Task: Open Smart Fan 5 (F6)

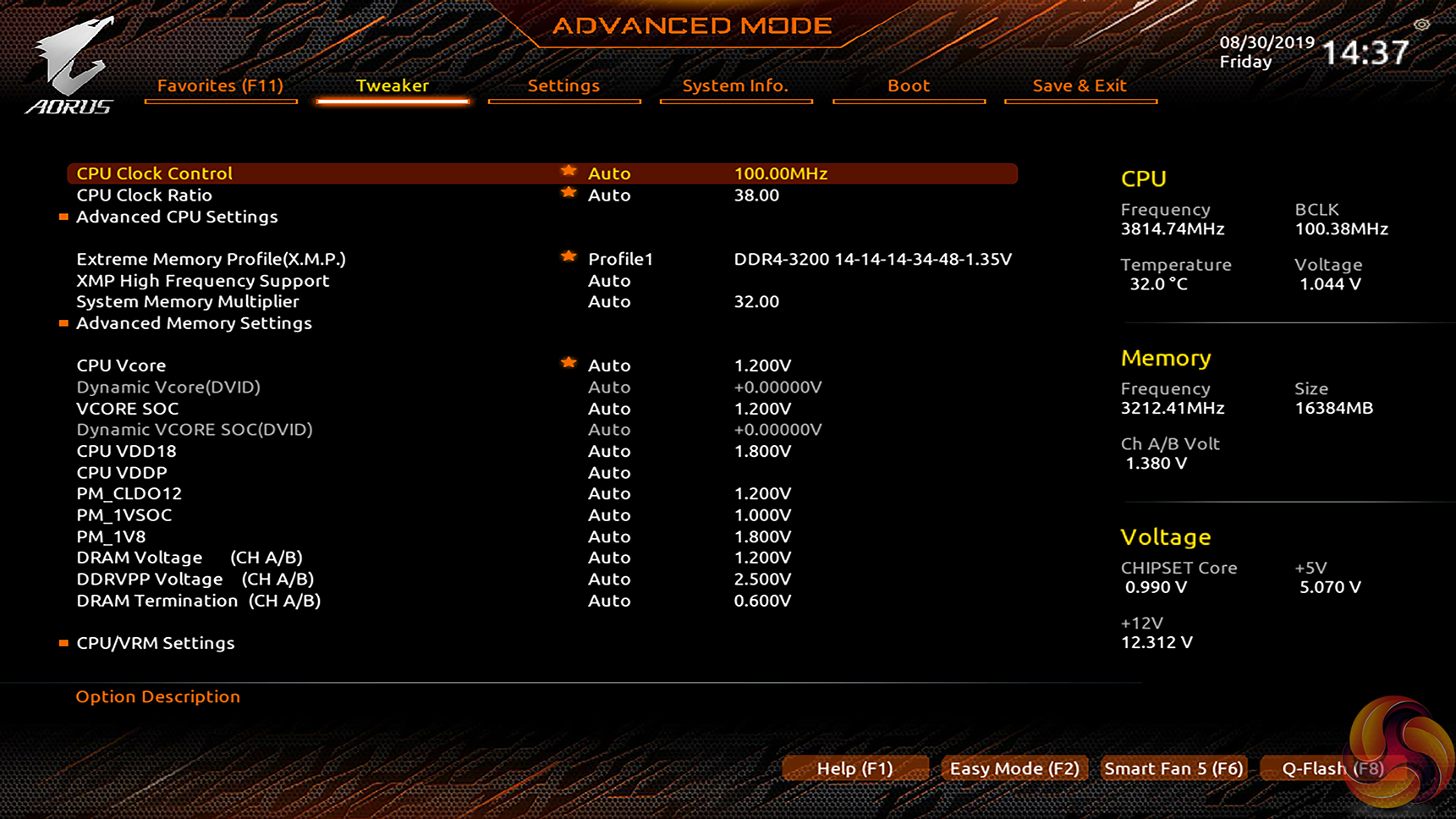Action: click(x=1173, y=768)
